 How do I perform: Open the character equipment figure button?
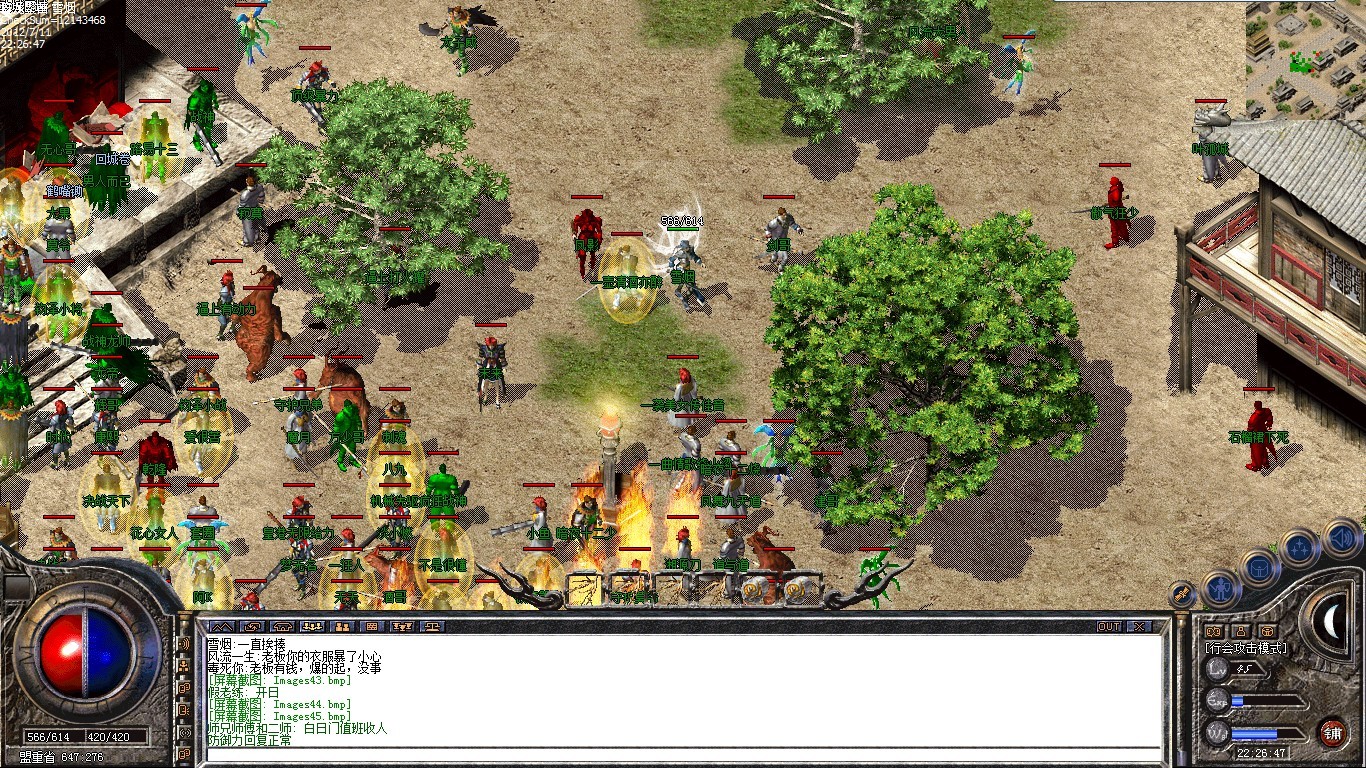[x=1221, y=588]
